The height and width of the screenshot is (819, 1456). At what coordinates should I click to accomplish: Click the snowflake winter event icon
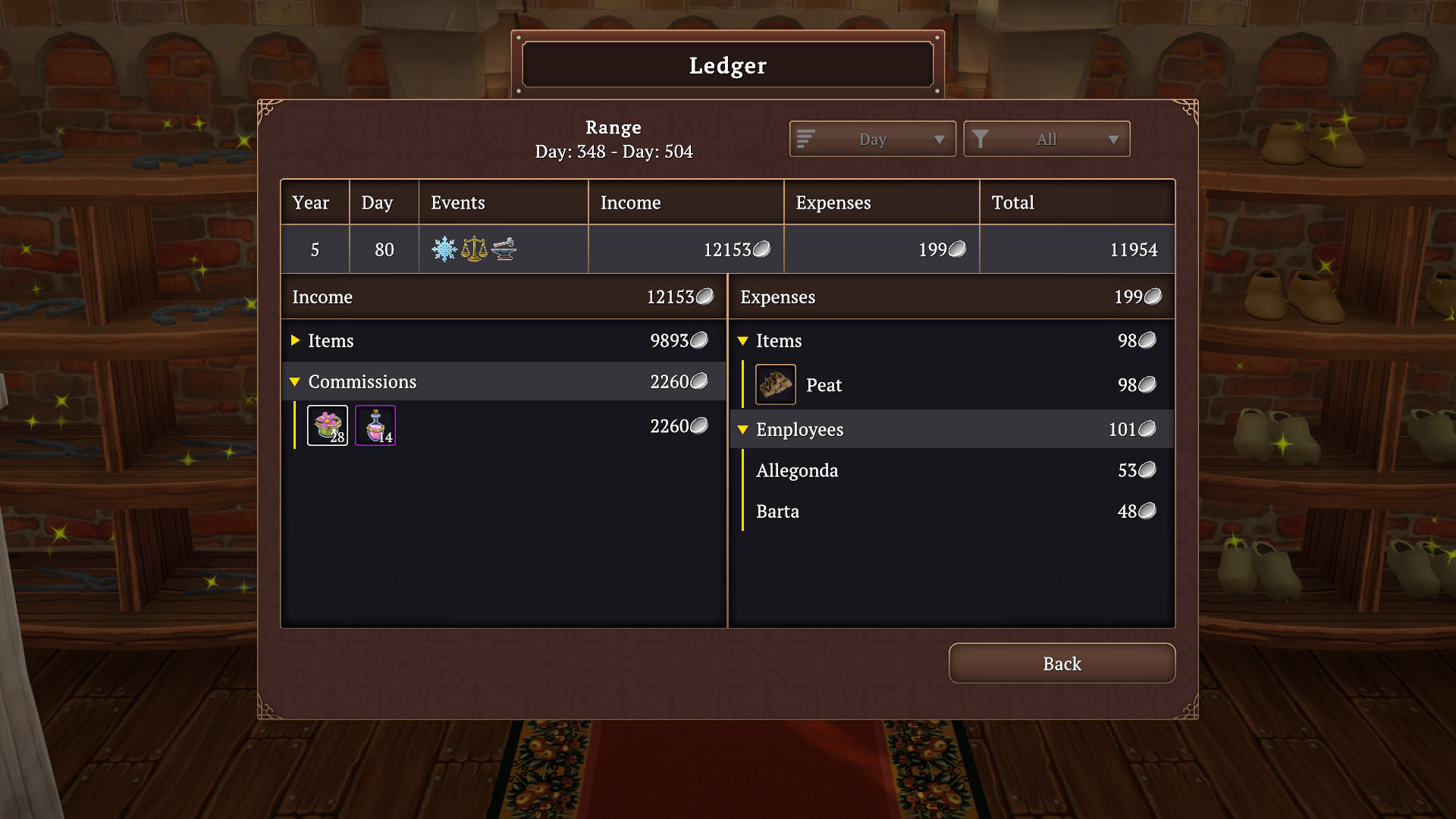click(444, 249)
